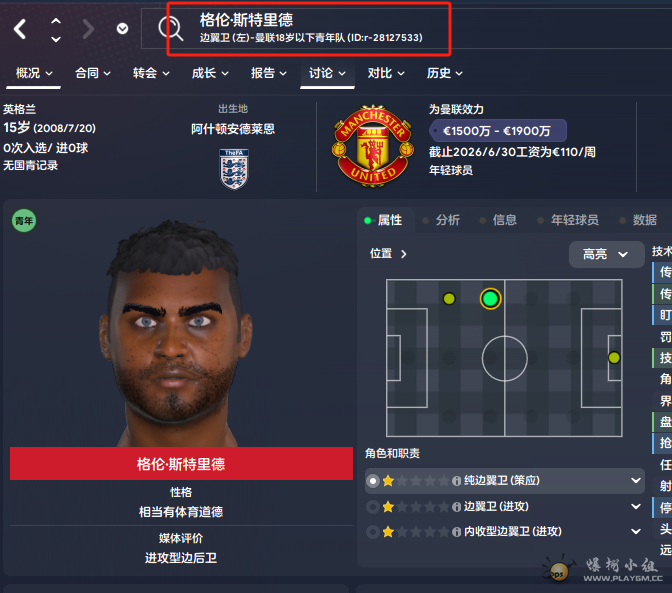Open the 概况 menu tab
Screen dimensions: 672x593
pyautogui.click(x=35, y=73)
